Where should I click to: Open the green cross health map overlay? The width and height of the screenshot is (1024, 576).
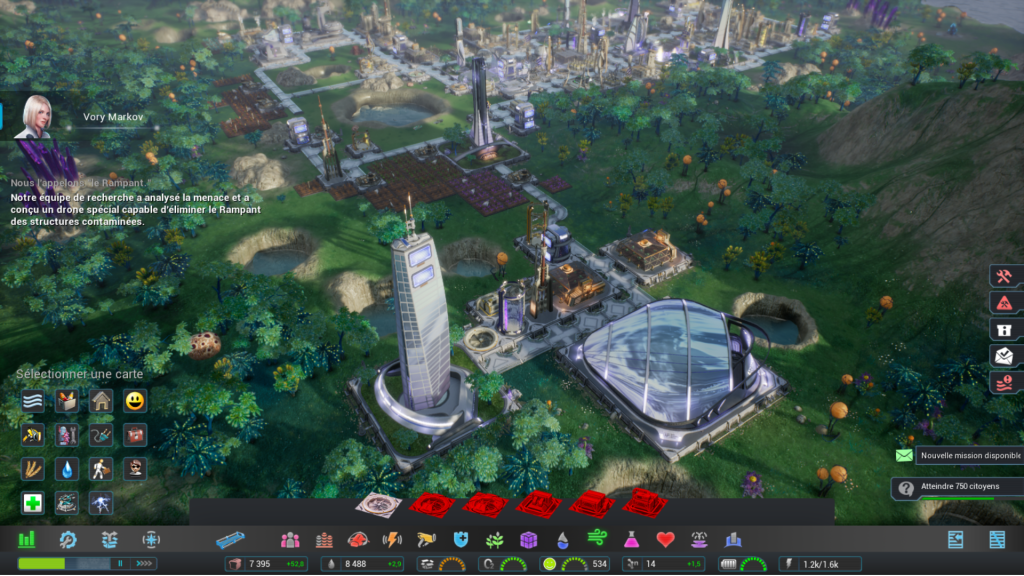click(x=33, y=503)
